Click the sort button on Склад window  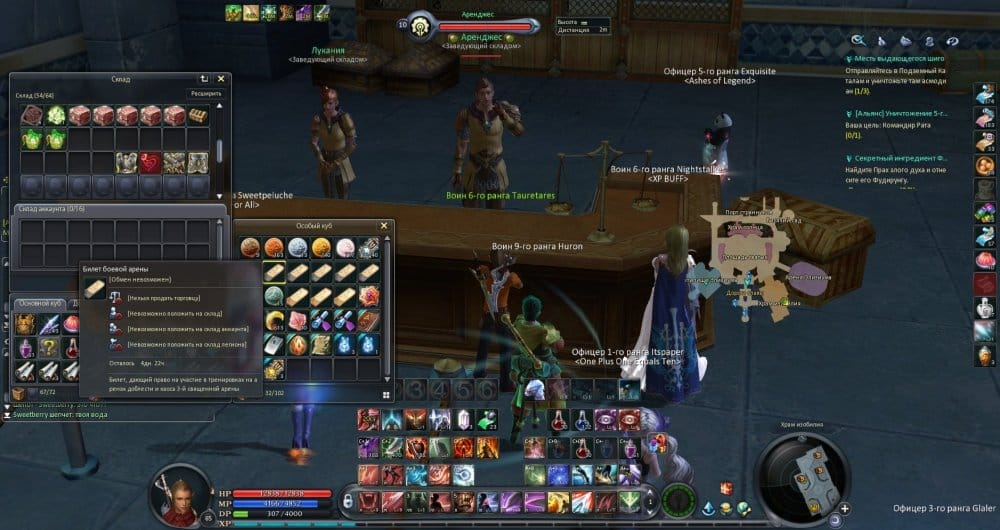click(x=204, y=78)
